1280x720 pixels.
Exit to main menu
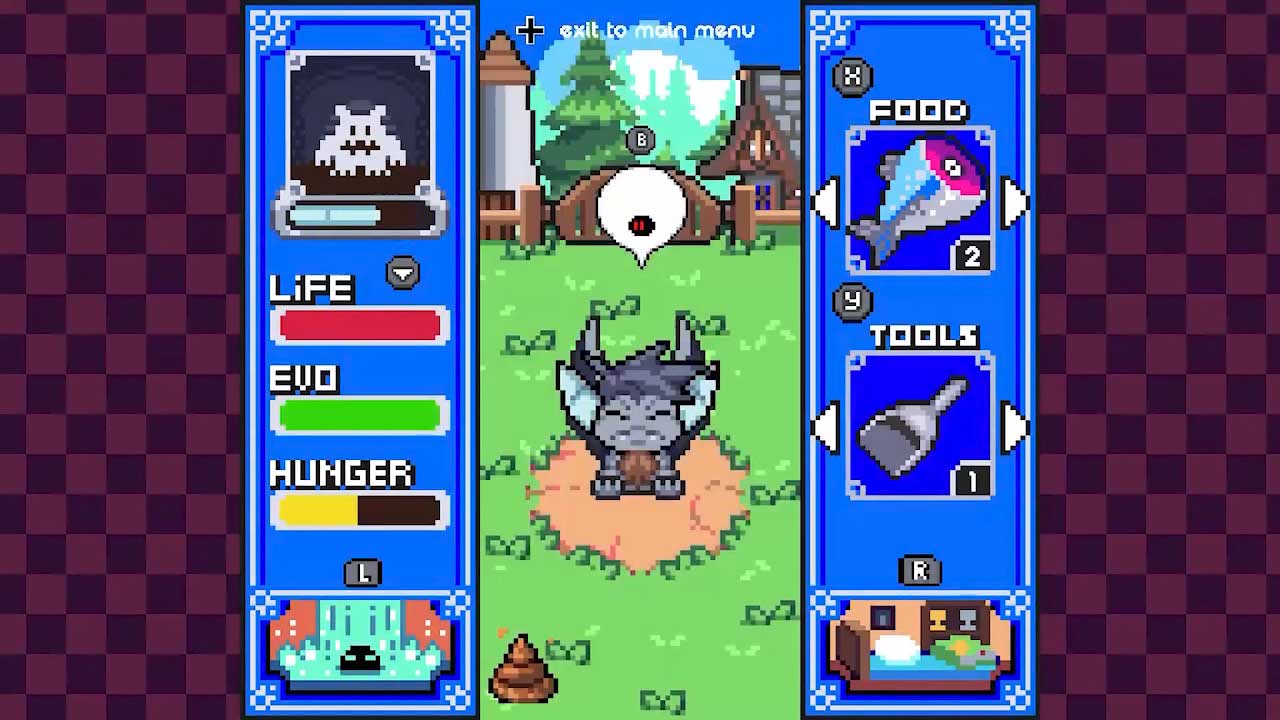640,31
